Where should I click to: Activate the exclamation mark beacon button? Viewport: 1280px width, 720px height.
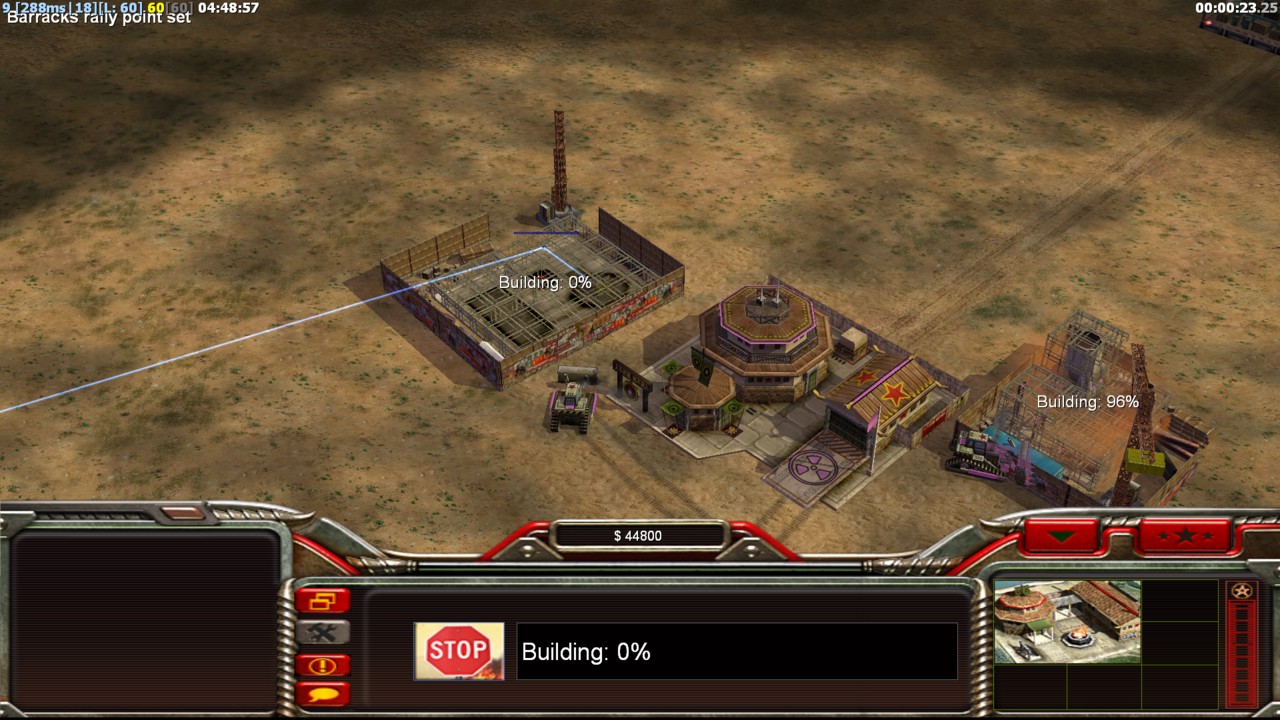click(x=322, y=665)
